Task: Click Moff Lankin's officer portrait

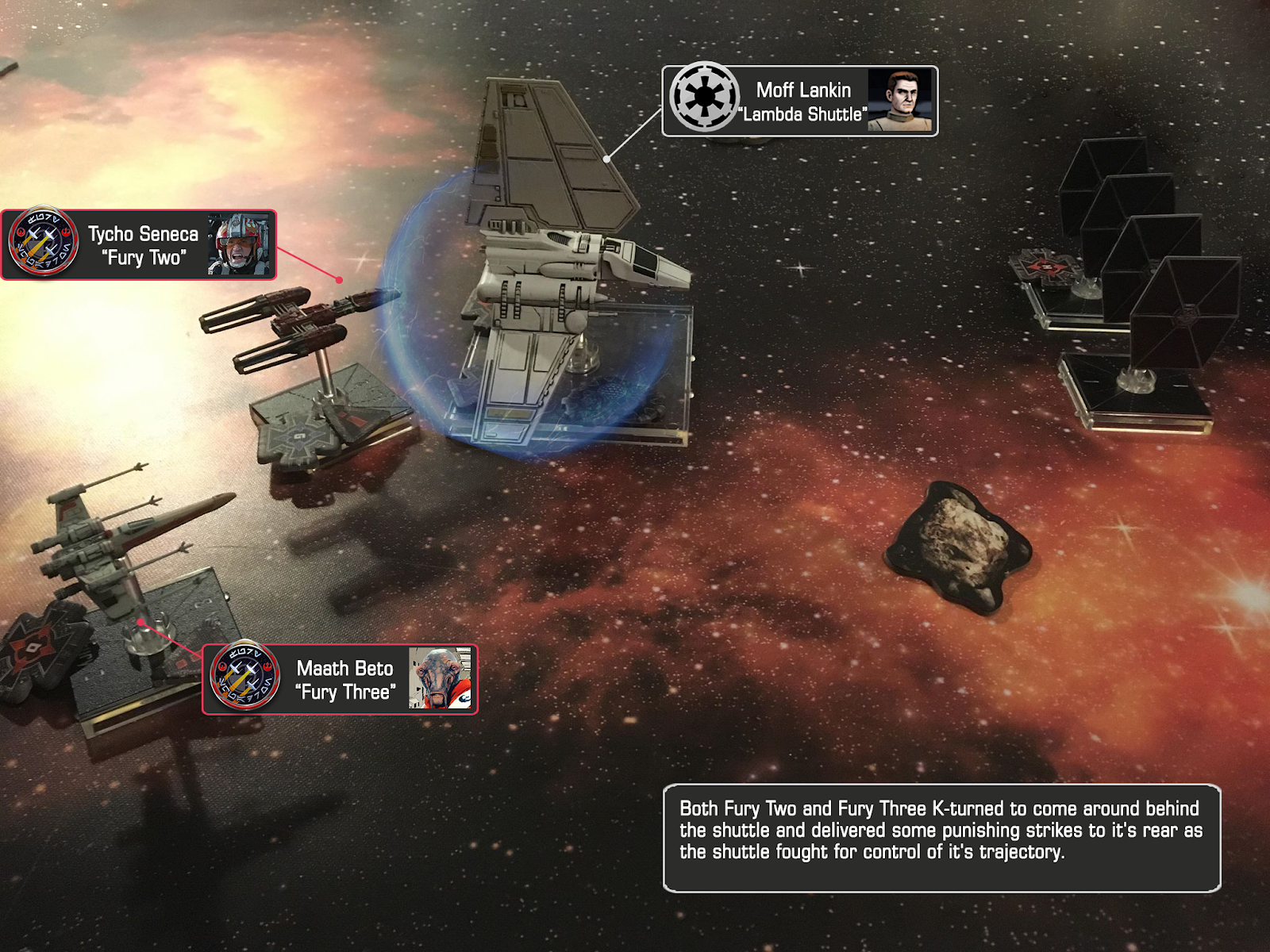Action: point(900,100)
